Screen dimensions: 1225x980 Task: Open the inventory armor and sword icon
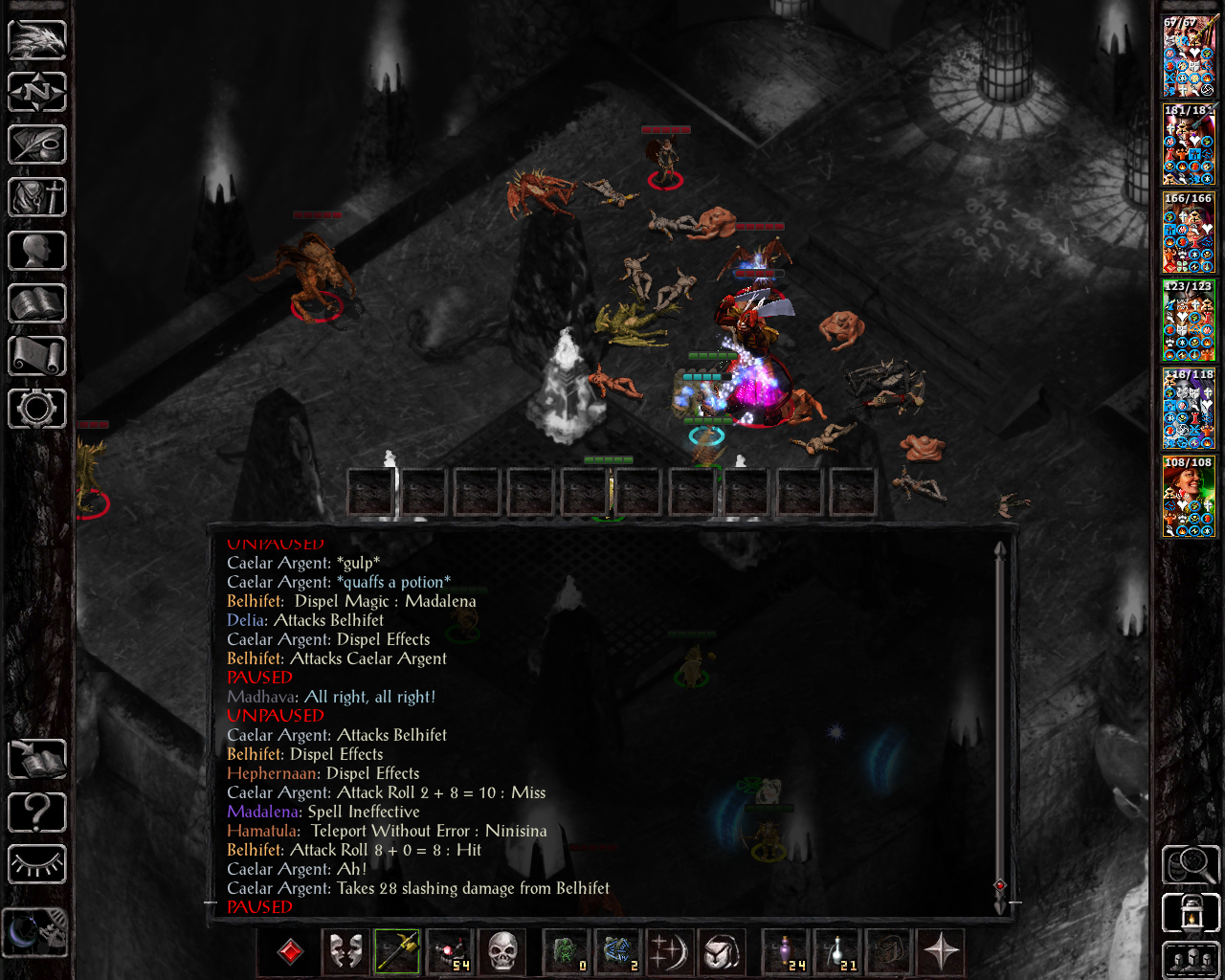(37, 198)
